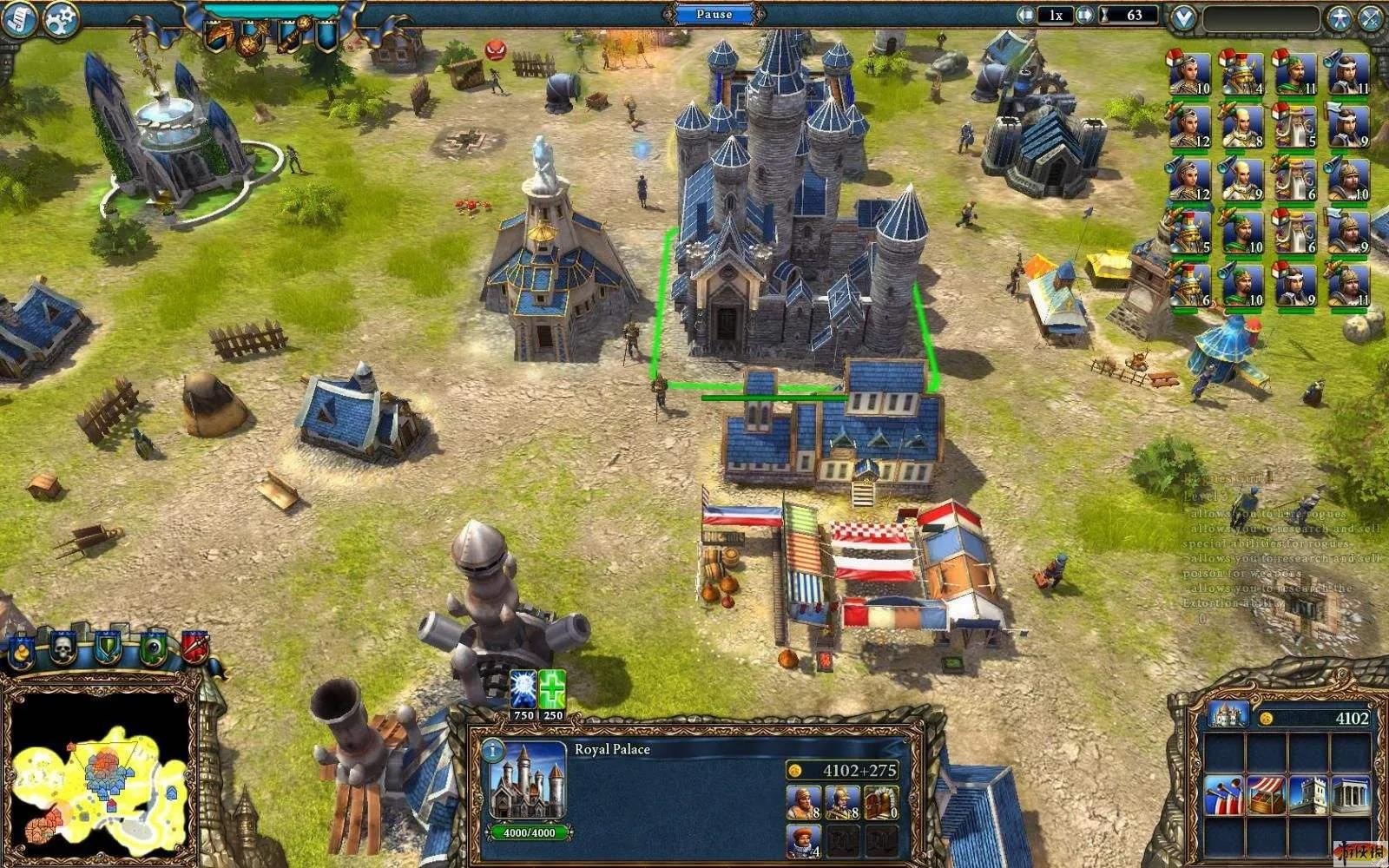The image size is (1389, 868).
Task: Open the quest scroll in the top corner
Action: [x=19, y=18]
